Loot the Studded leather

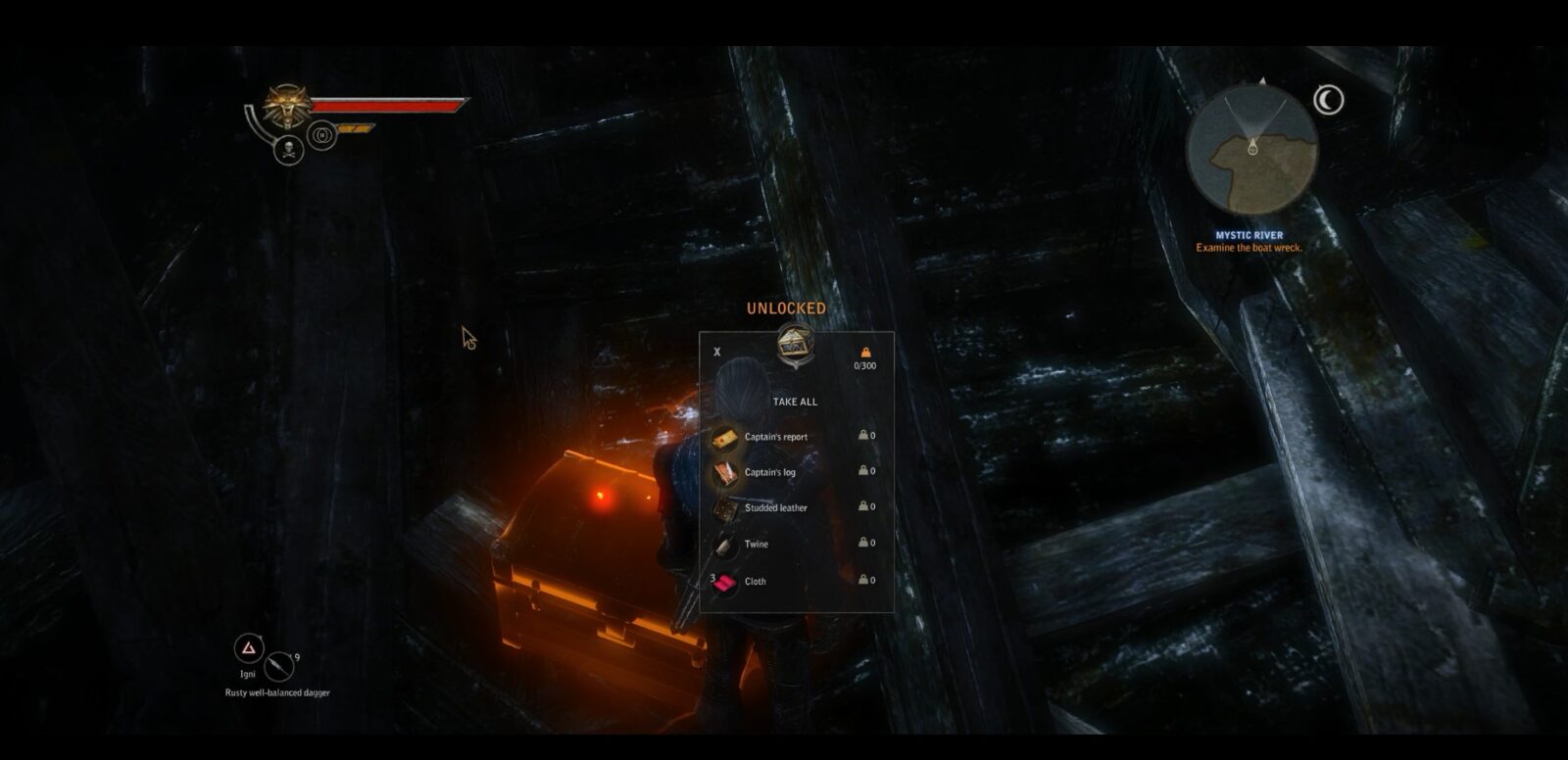pos(775,507)
